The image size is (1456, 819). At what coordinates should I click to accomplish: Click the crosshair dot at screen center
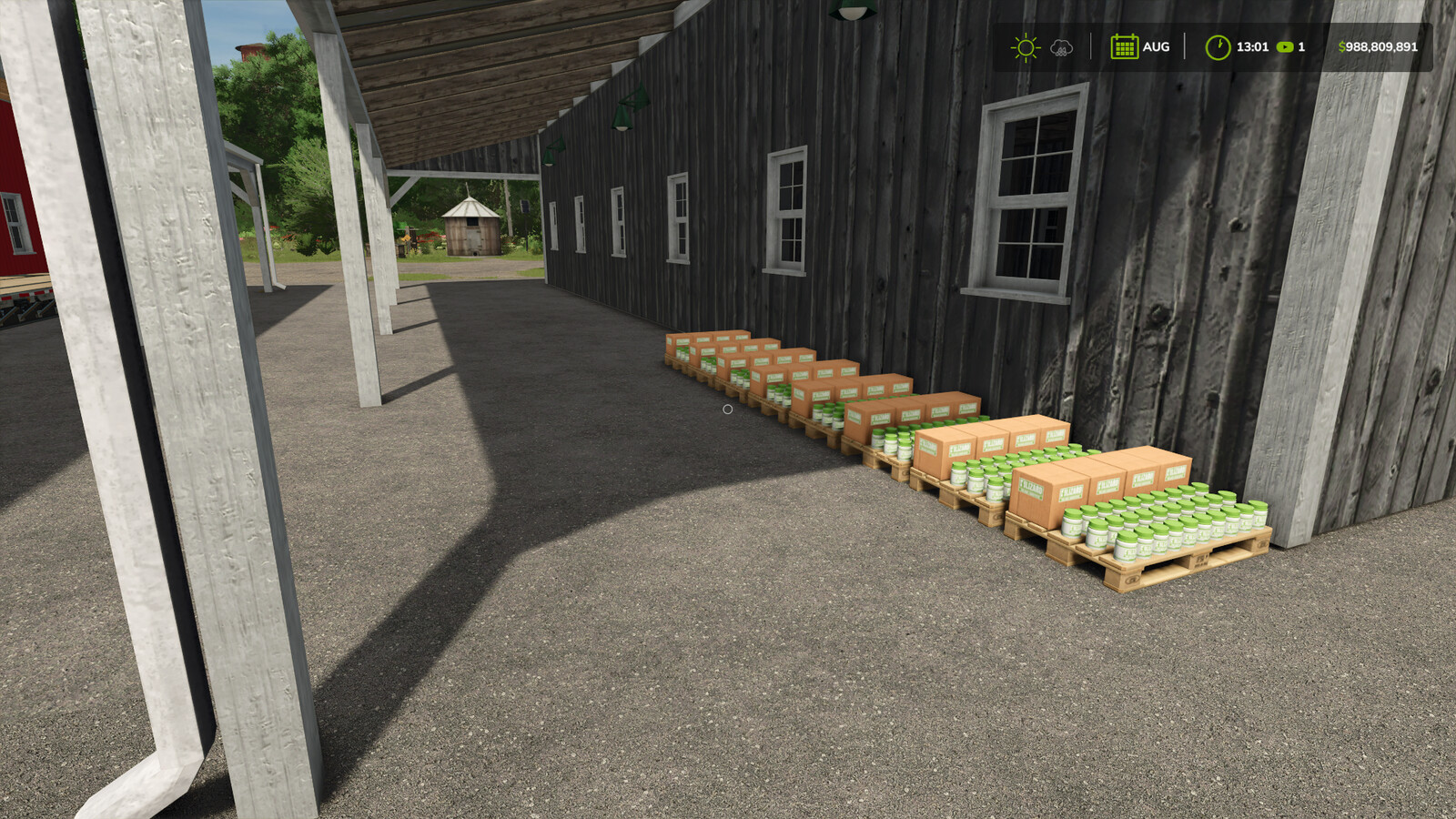coord(728,410)
